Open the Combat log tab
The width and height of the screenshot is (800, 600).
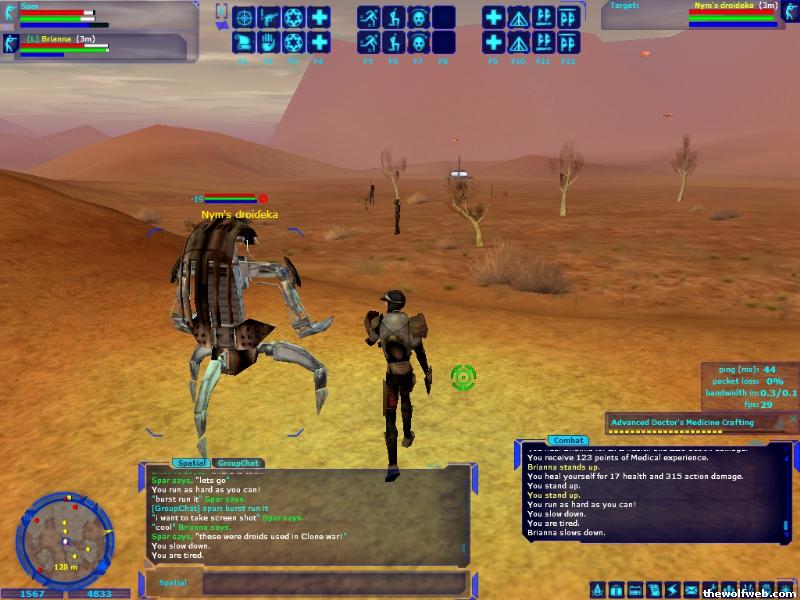pos(568,440)
